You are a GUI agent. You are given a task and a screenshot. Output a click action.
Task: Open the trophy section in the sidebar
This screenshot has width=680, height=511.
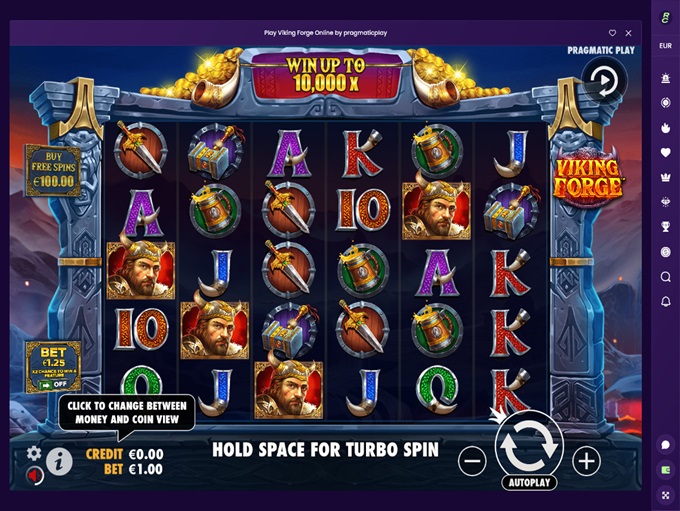pos(665,226)
